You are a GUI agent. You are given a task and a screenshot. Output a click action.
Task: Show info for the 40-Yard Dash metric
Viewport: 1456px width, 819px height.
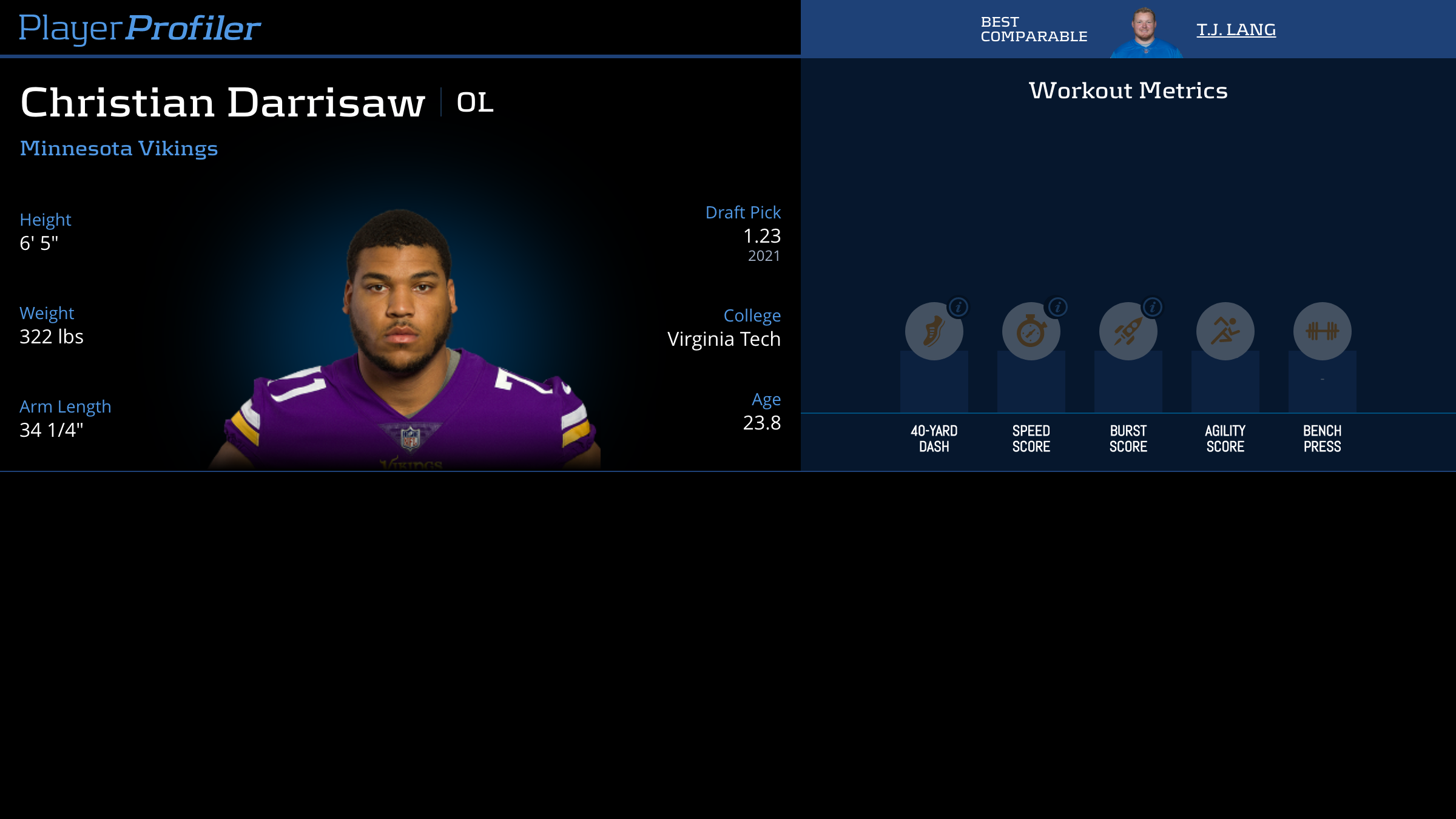click(x=959, y=308)
